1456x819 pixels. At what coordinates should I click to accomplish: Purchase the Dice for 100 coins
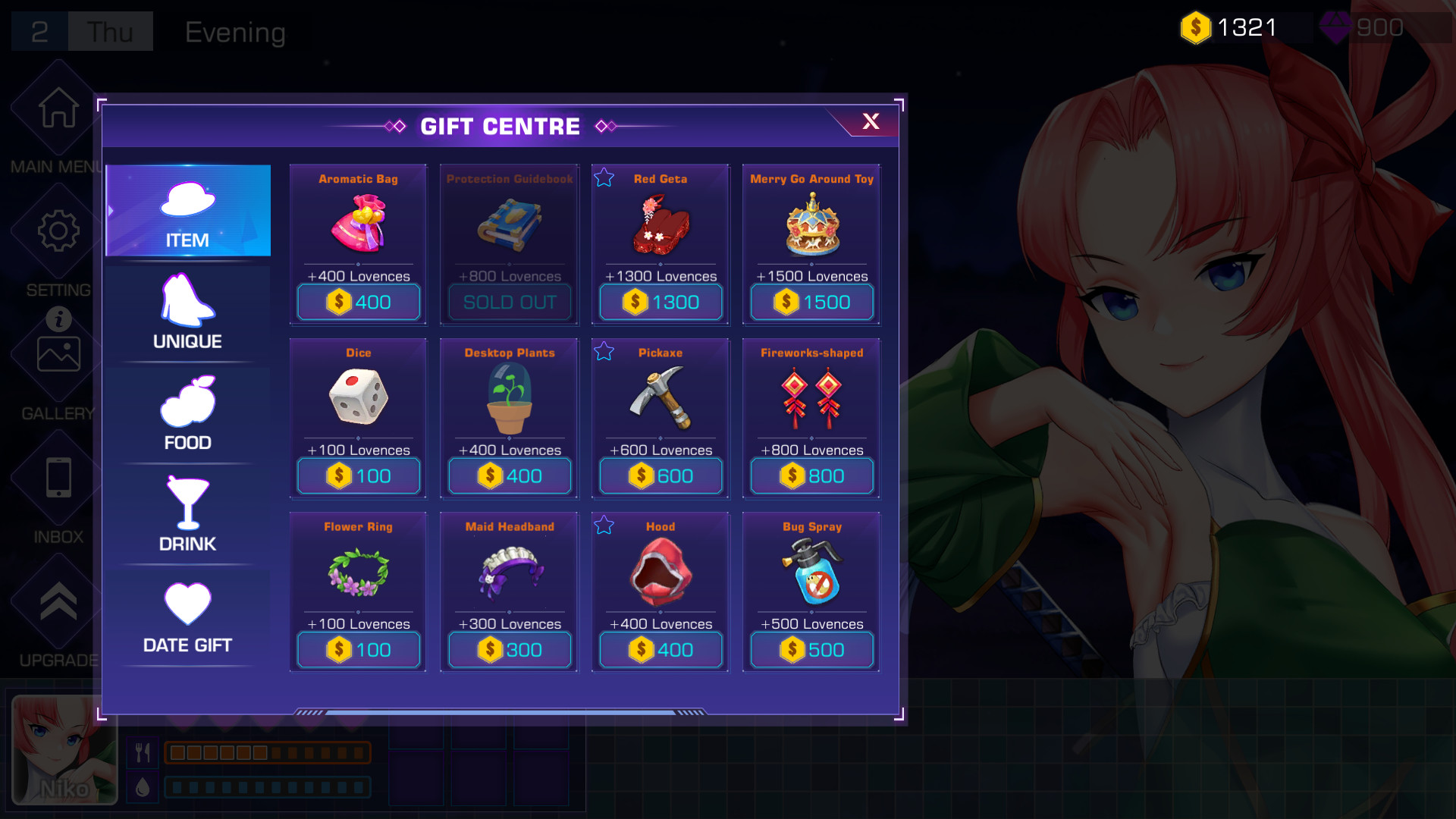358,475
